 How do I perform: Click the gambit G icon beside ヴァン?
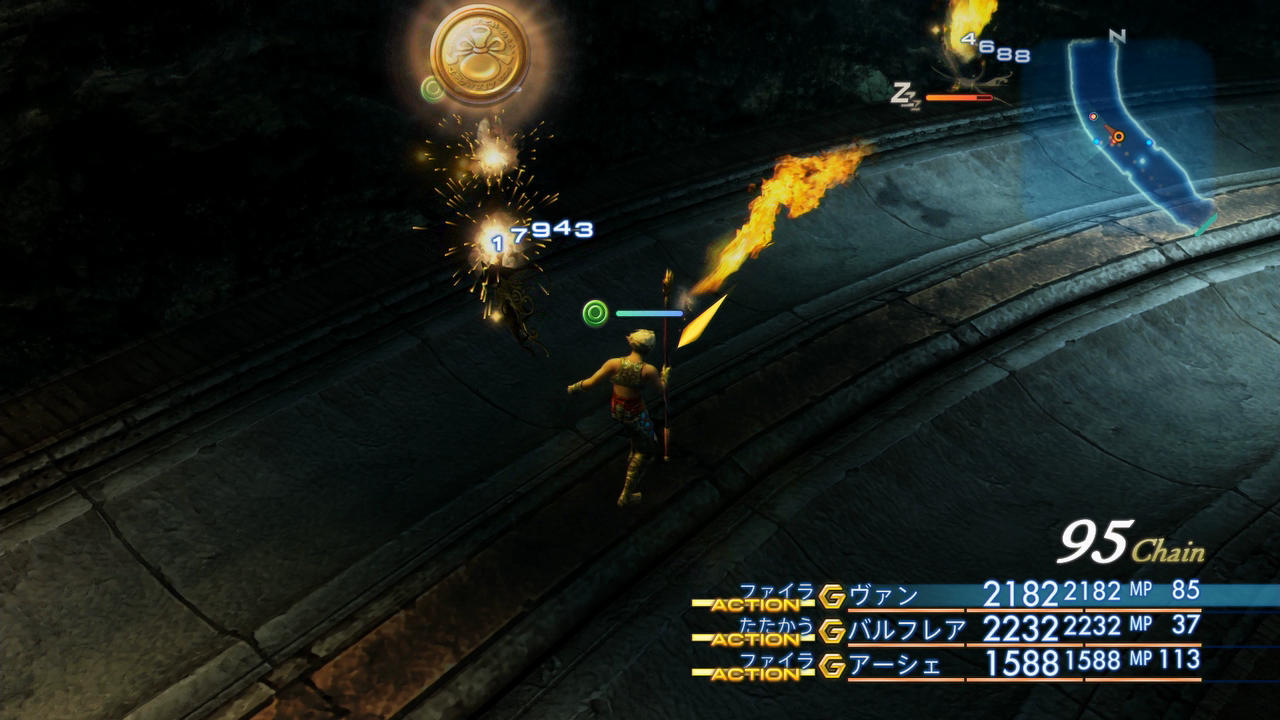pos(832,597)
